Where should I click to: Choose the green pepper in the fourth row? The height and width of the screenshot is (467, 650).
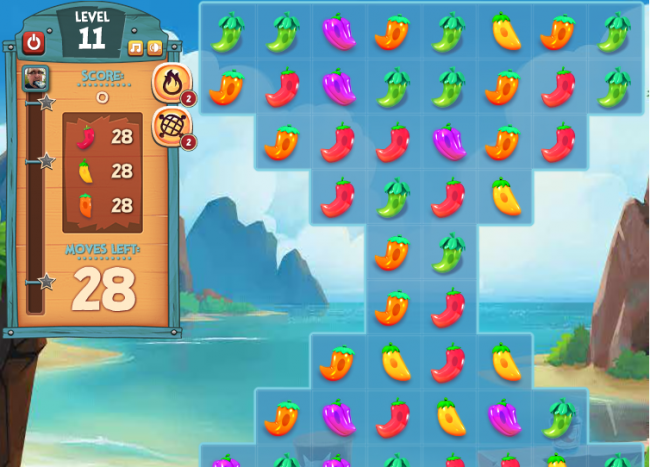[x=394, y=197]
